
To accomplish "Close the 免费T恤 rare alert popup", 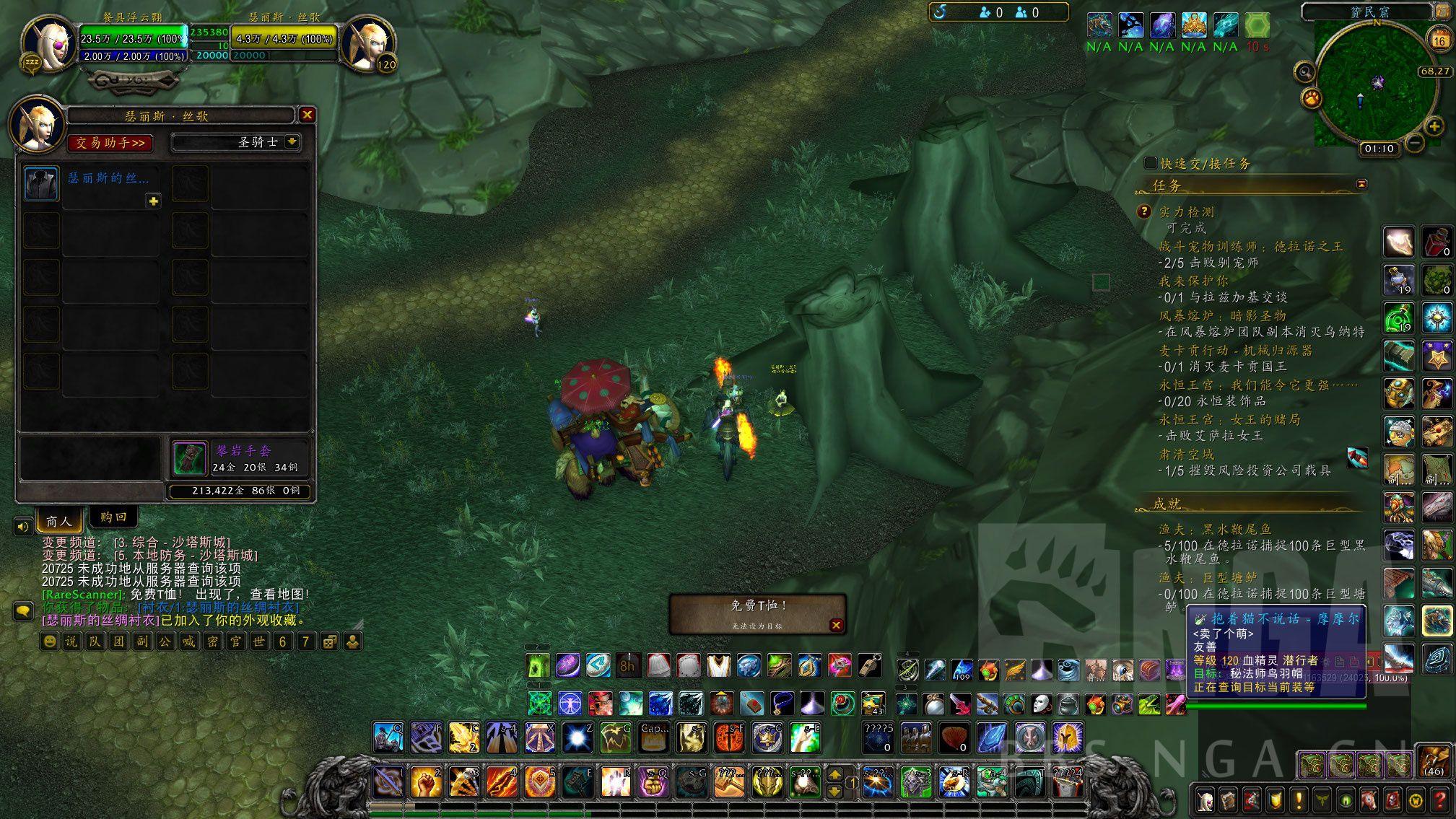I will pyautogui.click(x=836, y=625).
